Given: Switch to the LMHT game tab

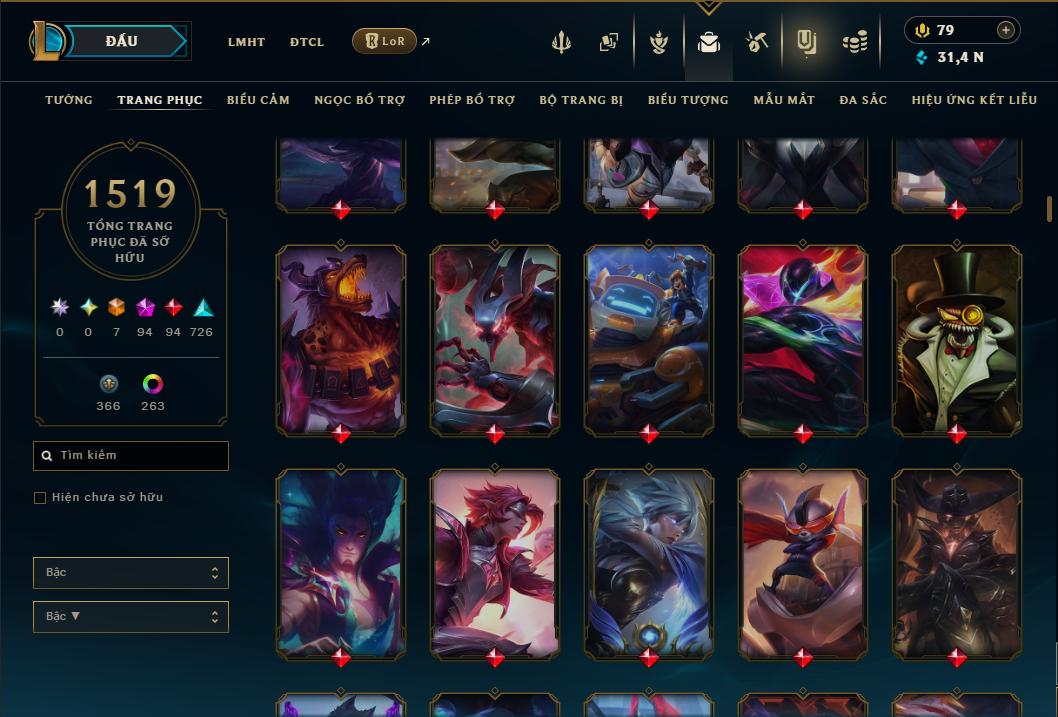Looking at the screenshot, I should point(246,42).
